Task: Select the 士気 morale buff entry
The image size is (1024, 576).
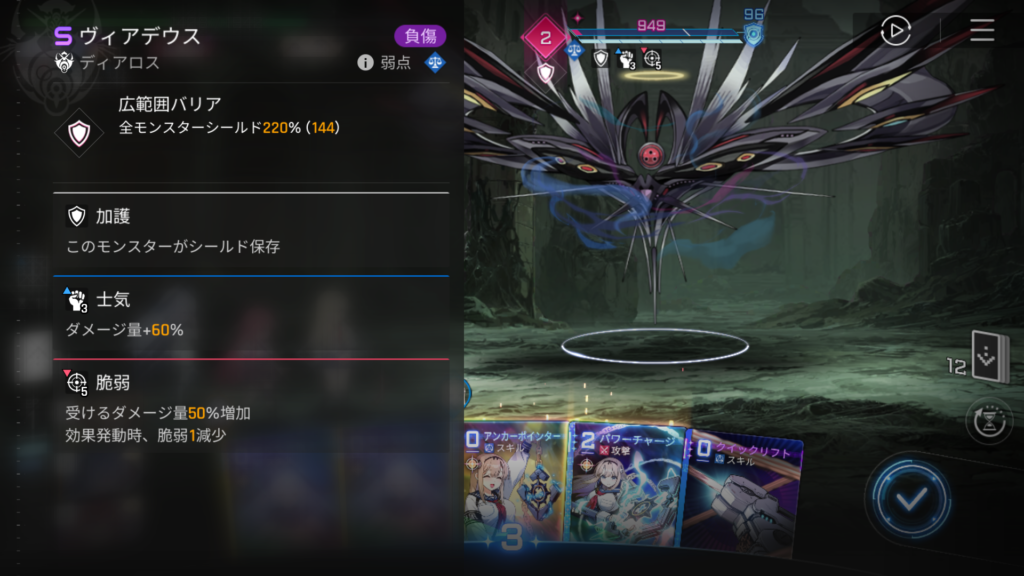Action: [x=250, y=315]
